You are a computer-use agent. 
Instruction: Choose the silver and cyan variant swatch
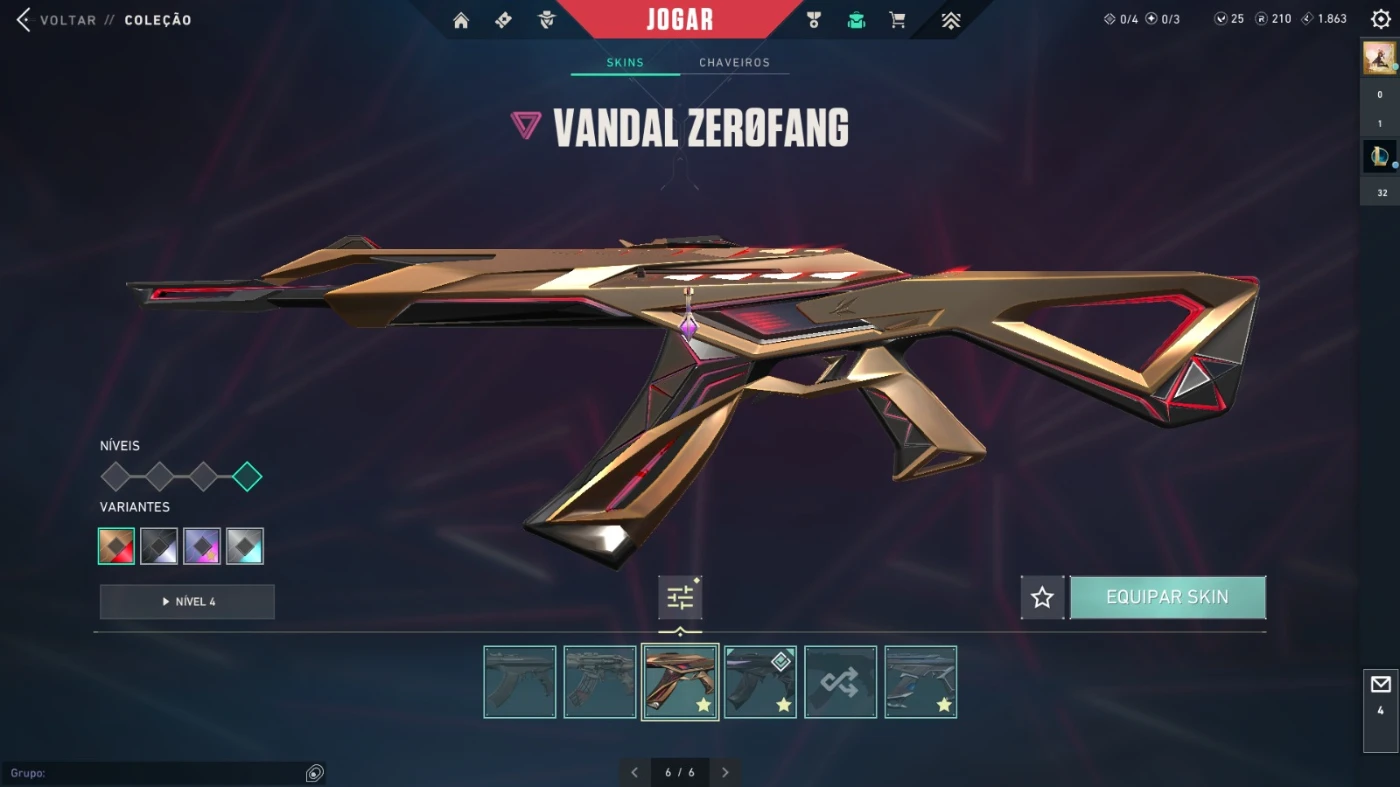click(x=245, y=546)
